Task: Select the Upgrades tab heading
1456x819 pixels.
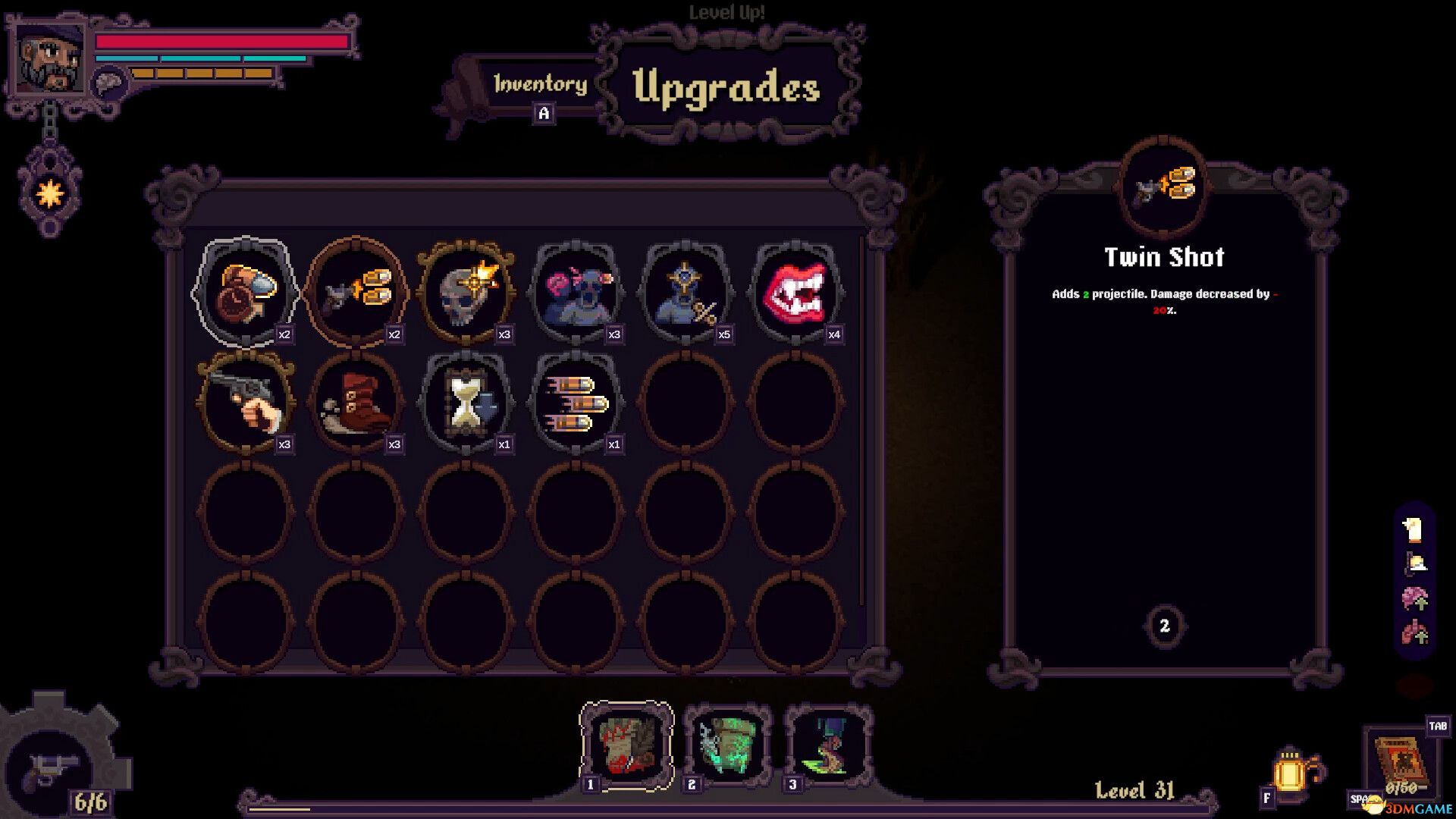Action: [726, 87]
